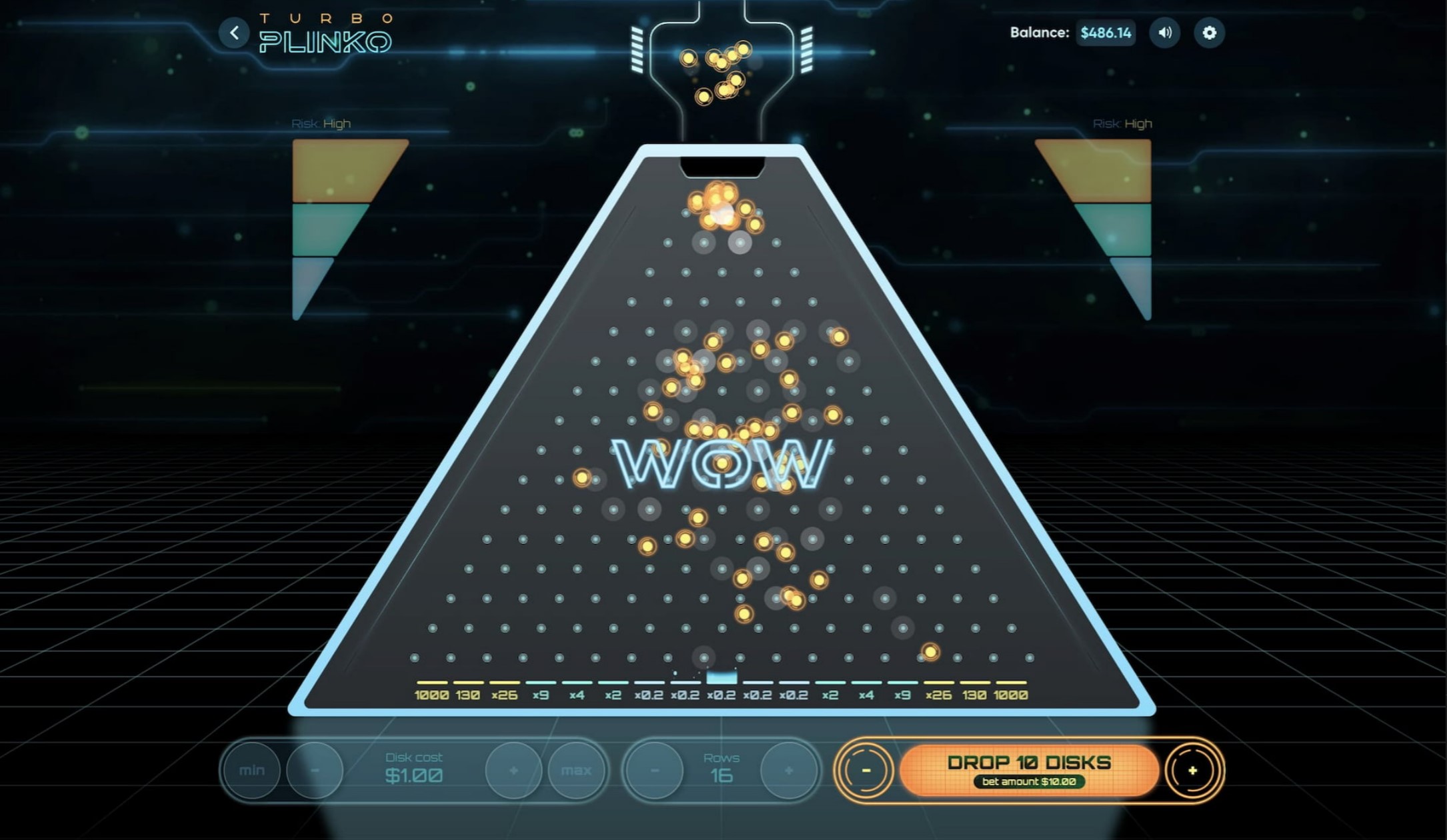Click the plus icon to raise Disk cost
The image size is (1447, 840).
512,770
